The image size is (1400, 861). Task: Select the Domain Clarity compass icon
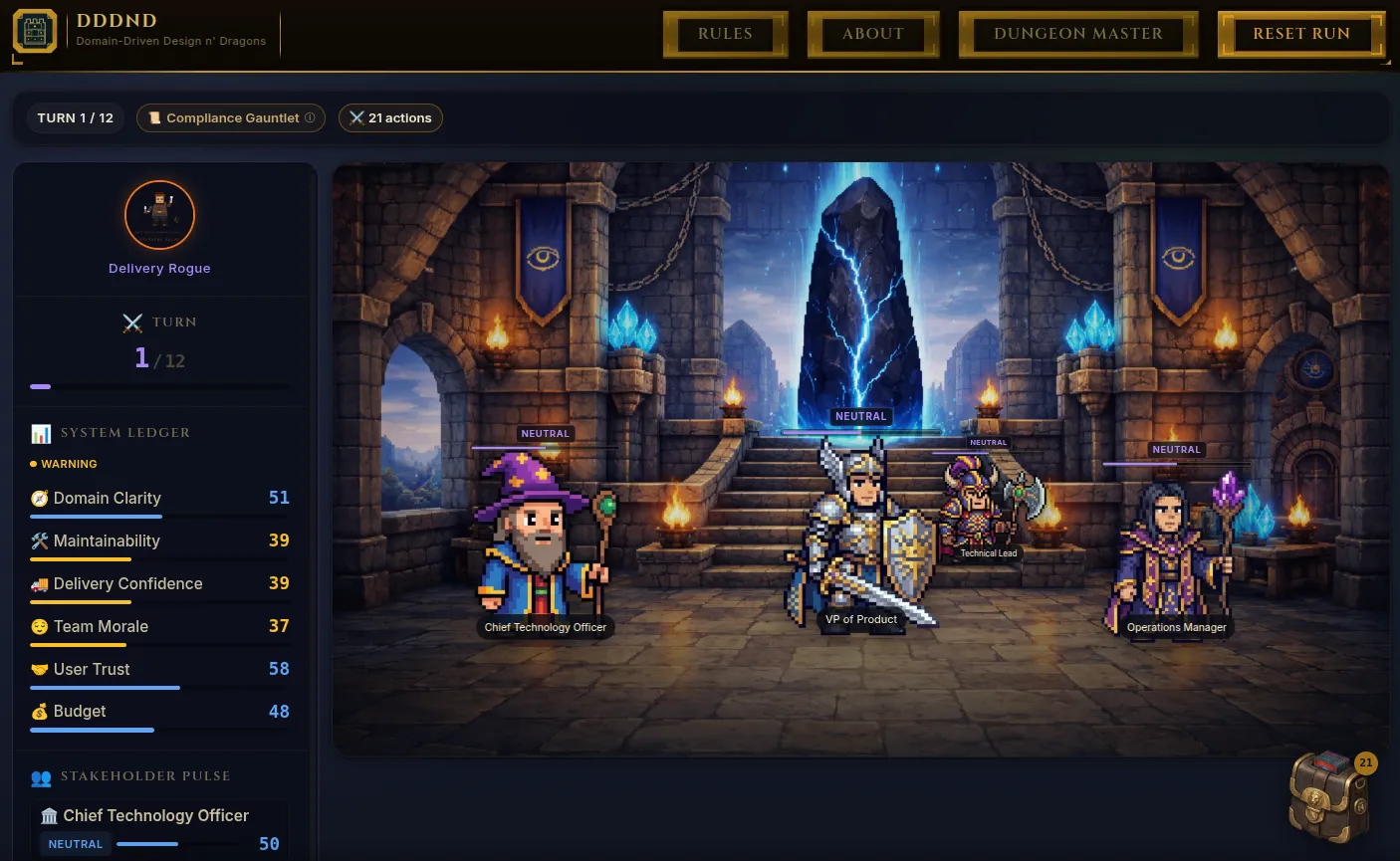coord(40,498)
